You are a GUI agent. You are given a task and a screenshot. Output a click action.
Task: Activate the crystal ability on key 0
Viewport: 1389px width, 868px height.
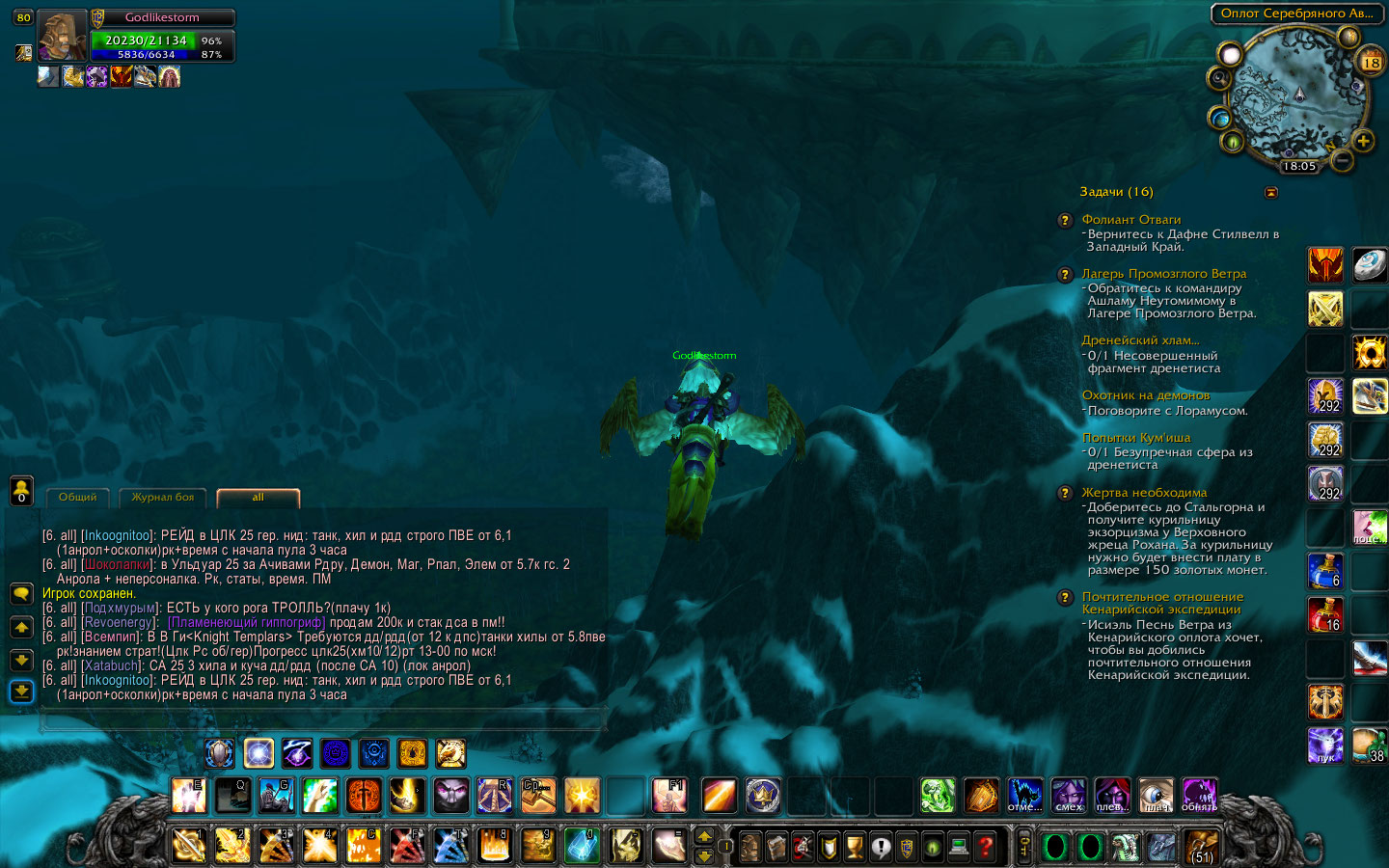[582, 846]
